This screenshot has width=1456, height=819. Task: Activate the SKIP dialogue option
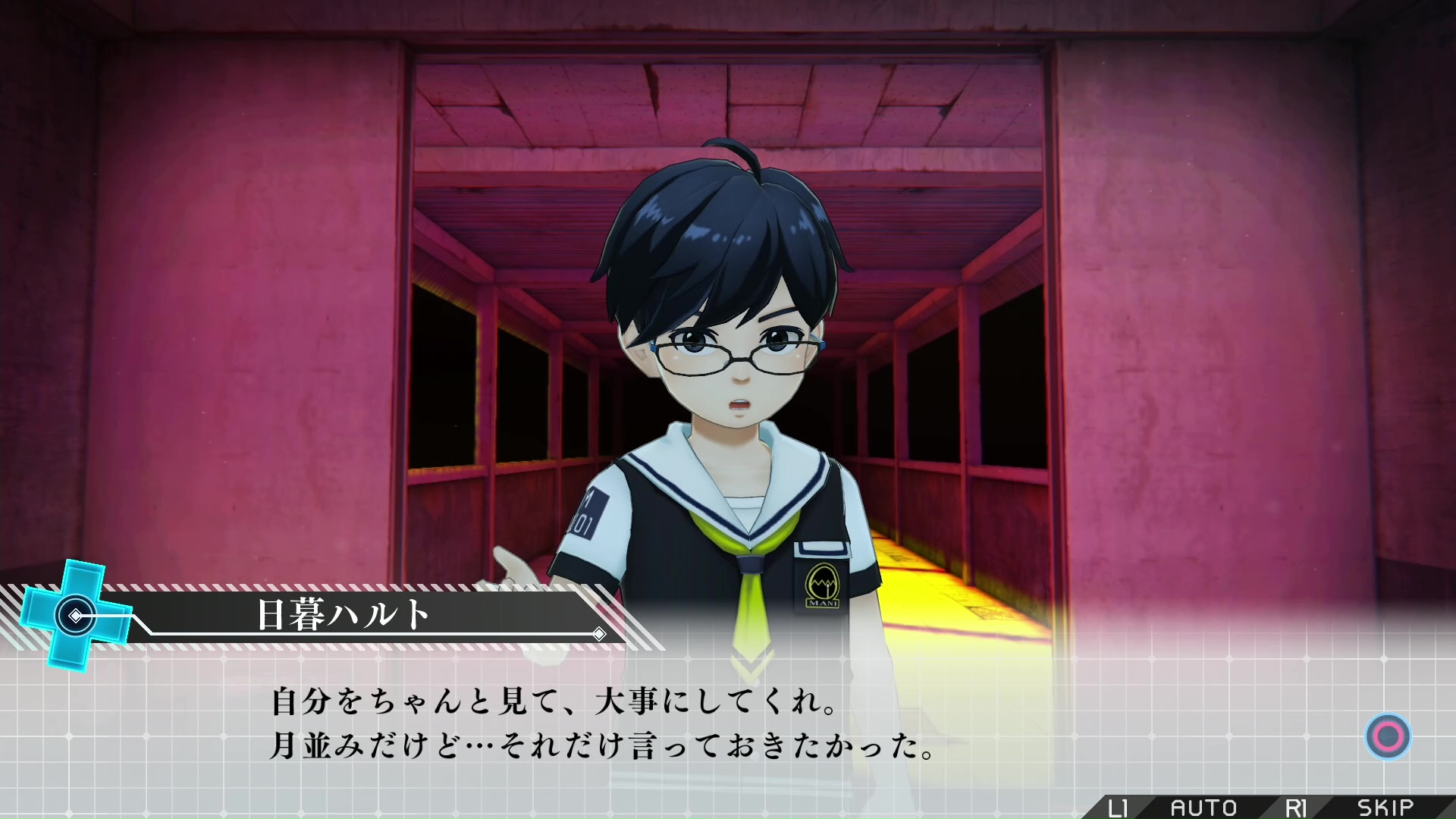pos(1385,808)
